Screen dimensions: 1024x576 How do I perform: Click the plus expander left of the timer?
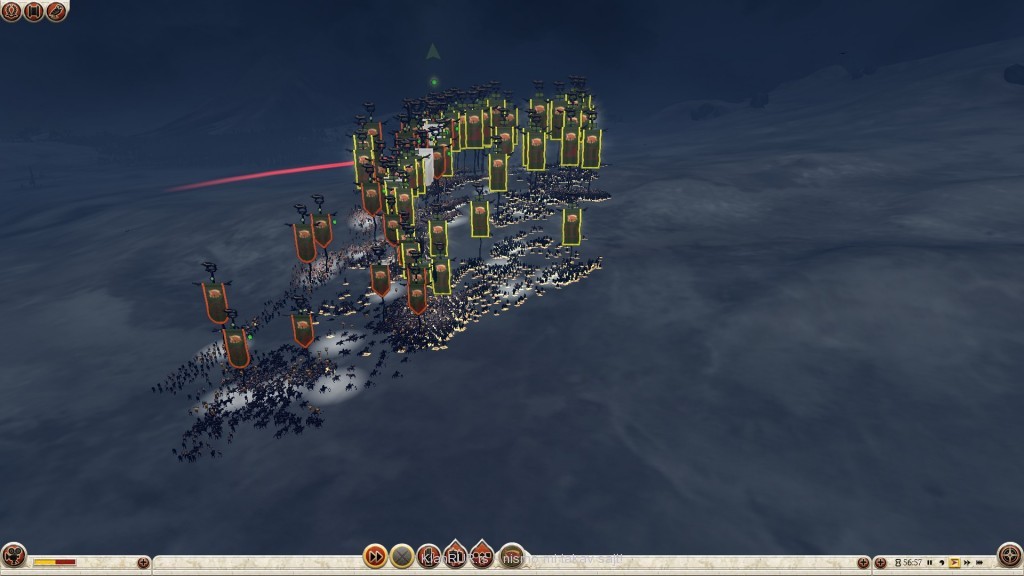pyautogui.click(x=880, y=563)
